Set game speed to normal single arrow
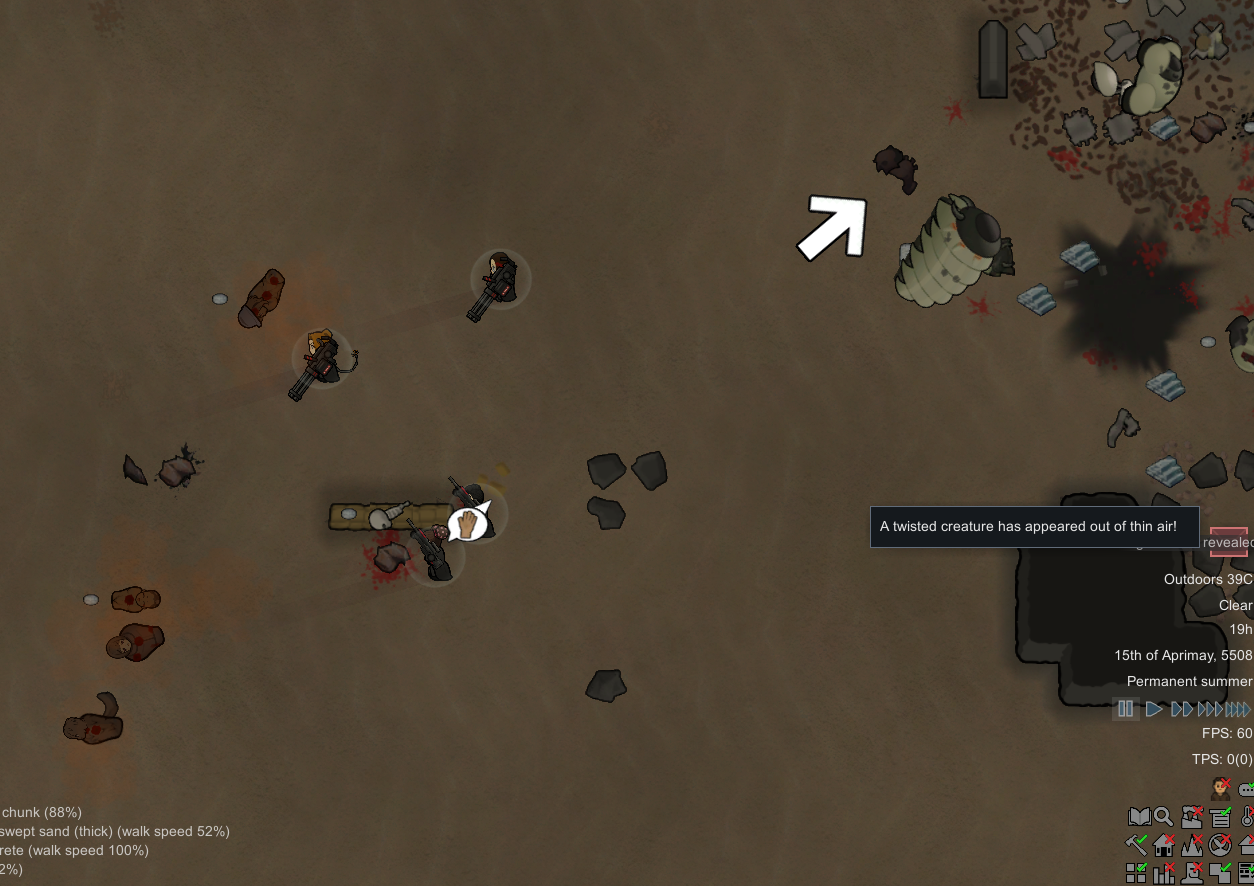This screenshot has height=886, width=1254. [x=1154, y=709]
